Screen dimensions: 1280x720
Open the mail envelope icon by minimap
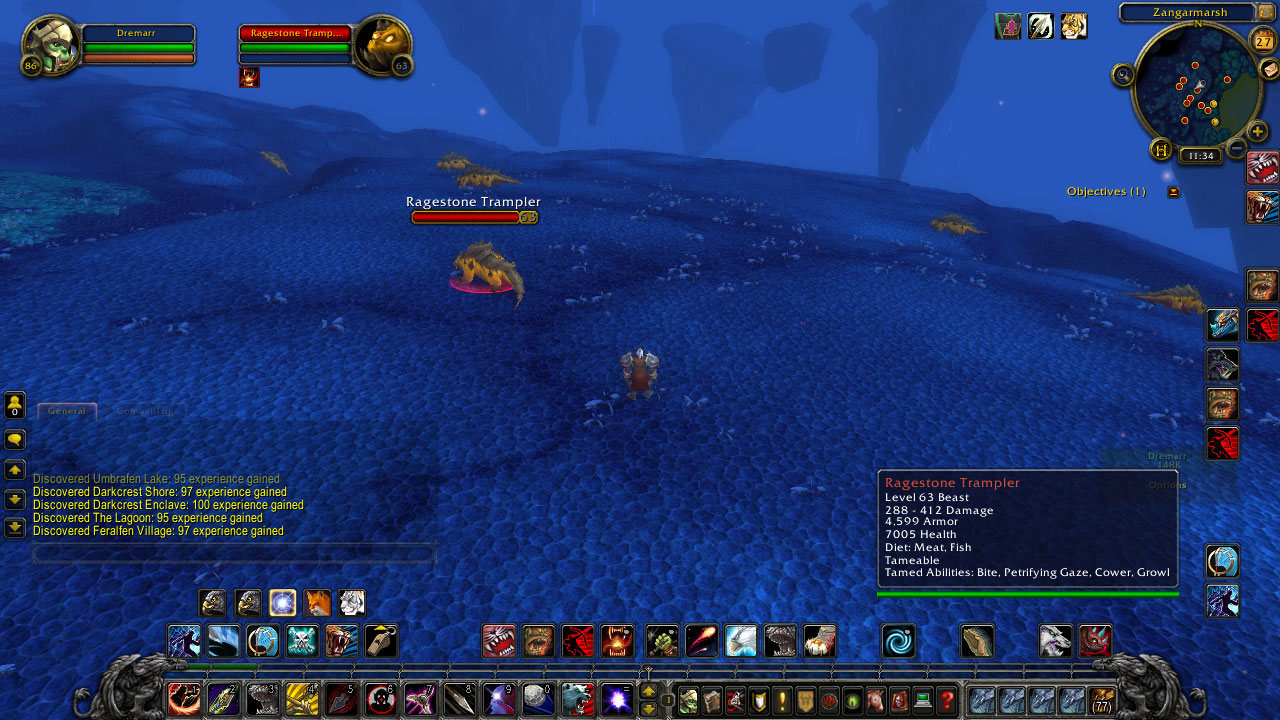pos(1268,68)
